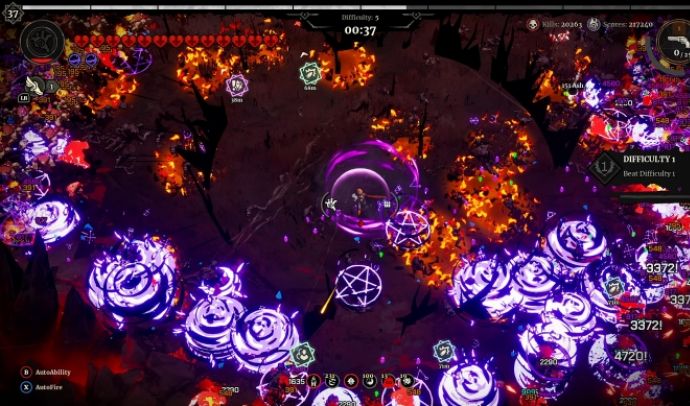690x406 pixels.
Task: Toggle the AutoAbility option
Action: click(26, 372)
